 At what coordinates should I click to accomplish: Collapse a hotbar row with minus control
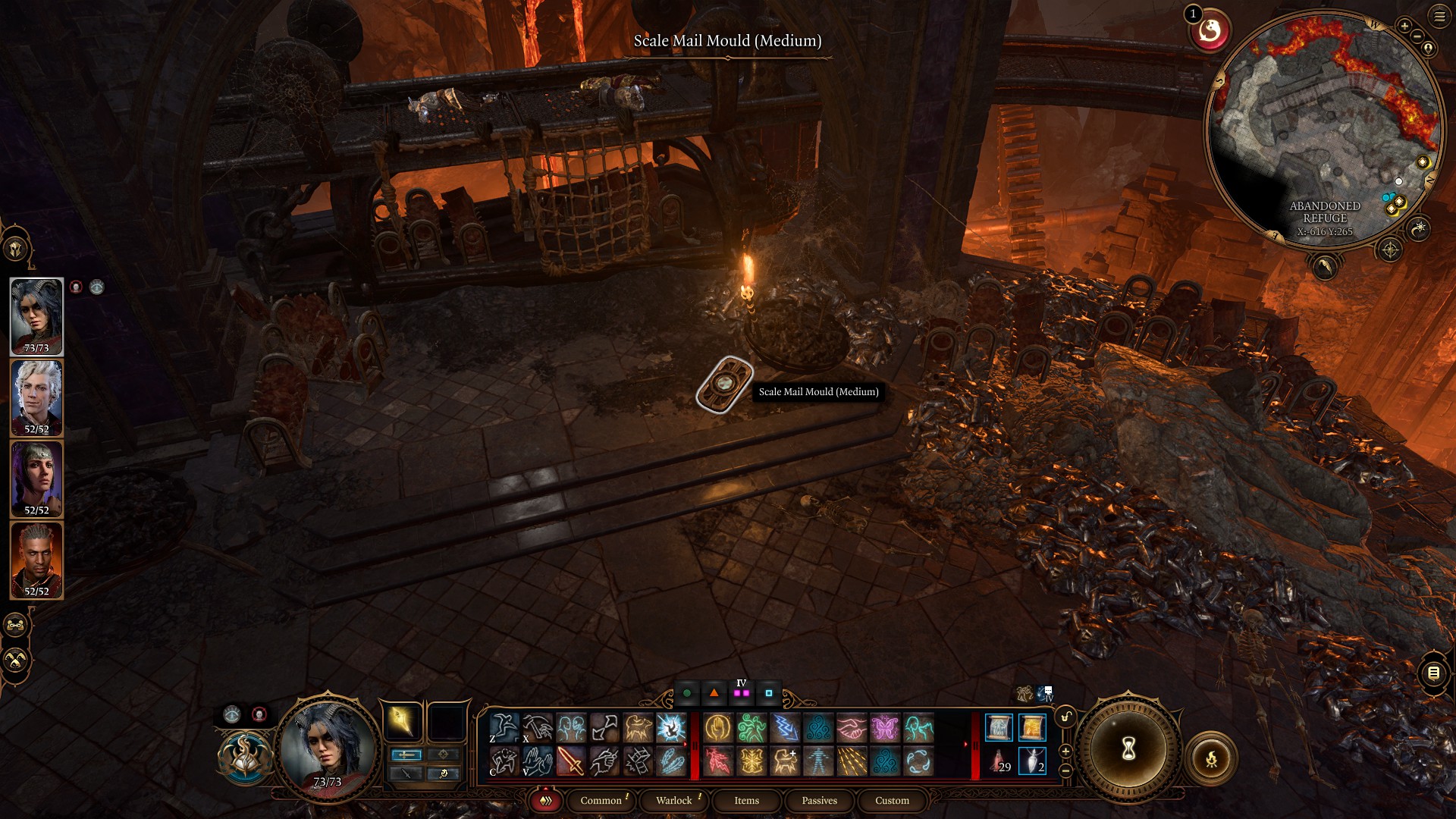[x=1065, y=770]
